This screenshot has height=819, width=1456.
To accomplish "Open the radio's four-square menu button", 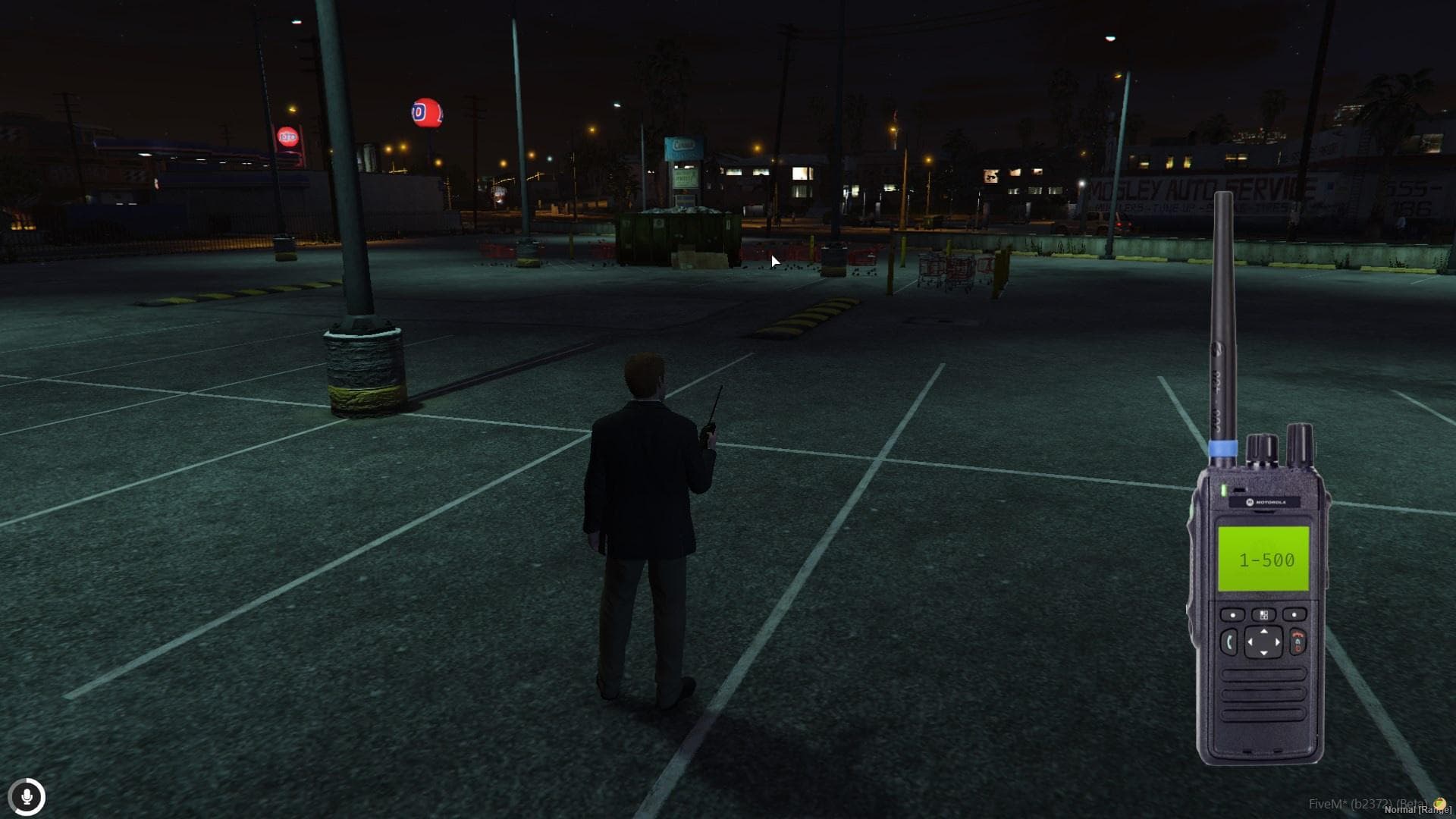I will (1263, 614).
